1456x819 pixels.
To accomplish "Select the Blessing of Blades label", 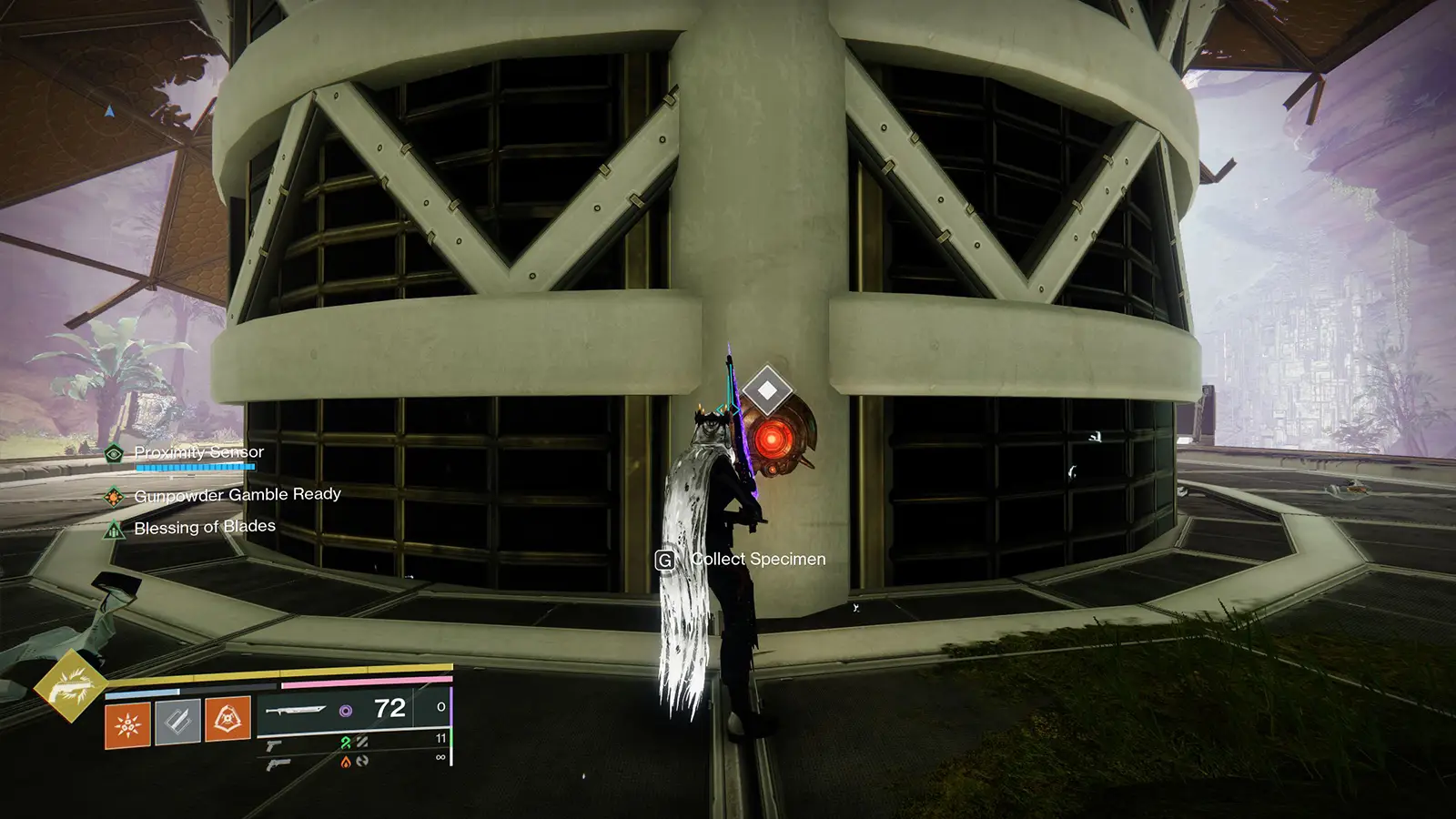I will coord(205,526).
